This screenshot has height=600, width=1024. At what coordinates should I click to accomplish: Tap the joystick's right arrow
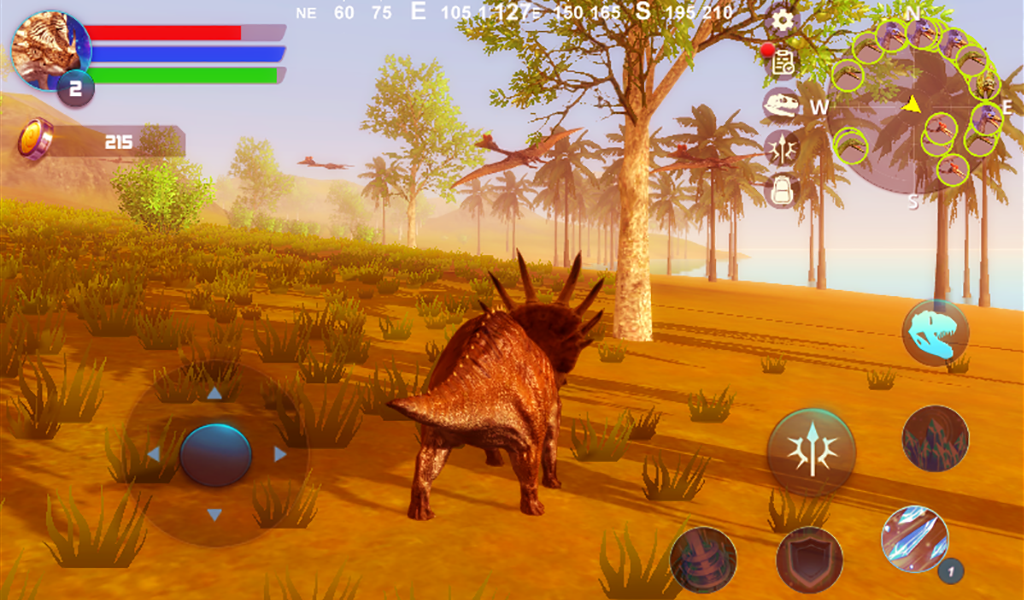coord(280,454)
